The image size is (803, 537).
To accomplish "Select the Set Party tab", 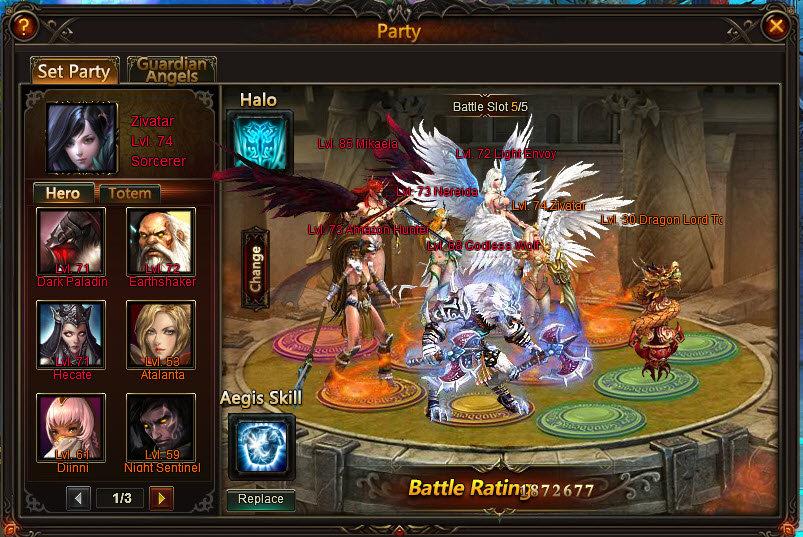I will tap(74, 71).
